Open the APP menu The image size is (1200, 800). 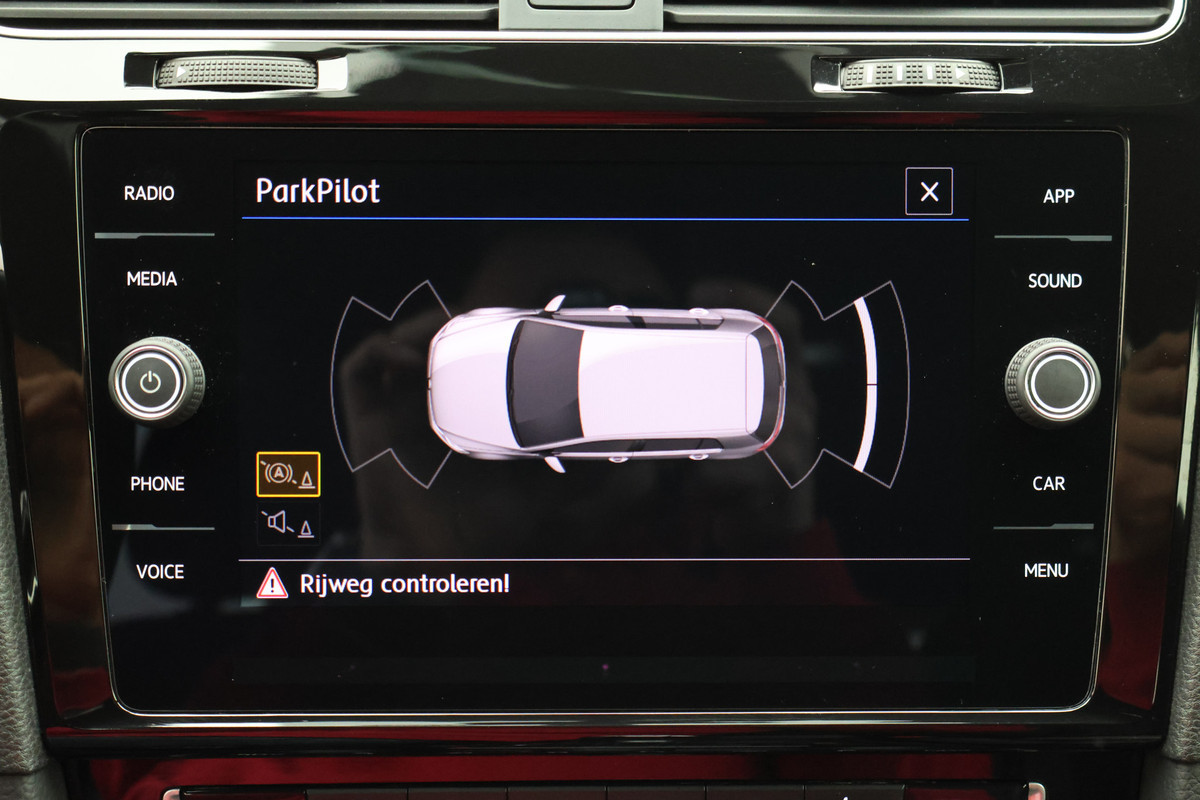(1058, 196)
